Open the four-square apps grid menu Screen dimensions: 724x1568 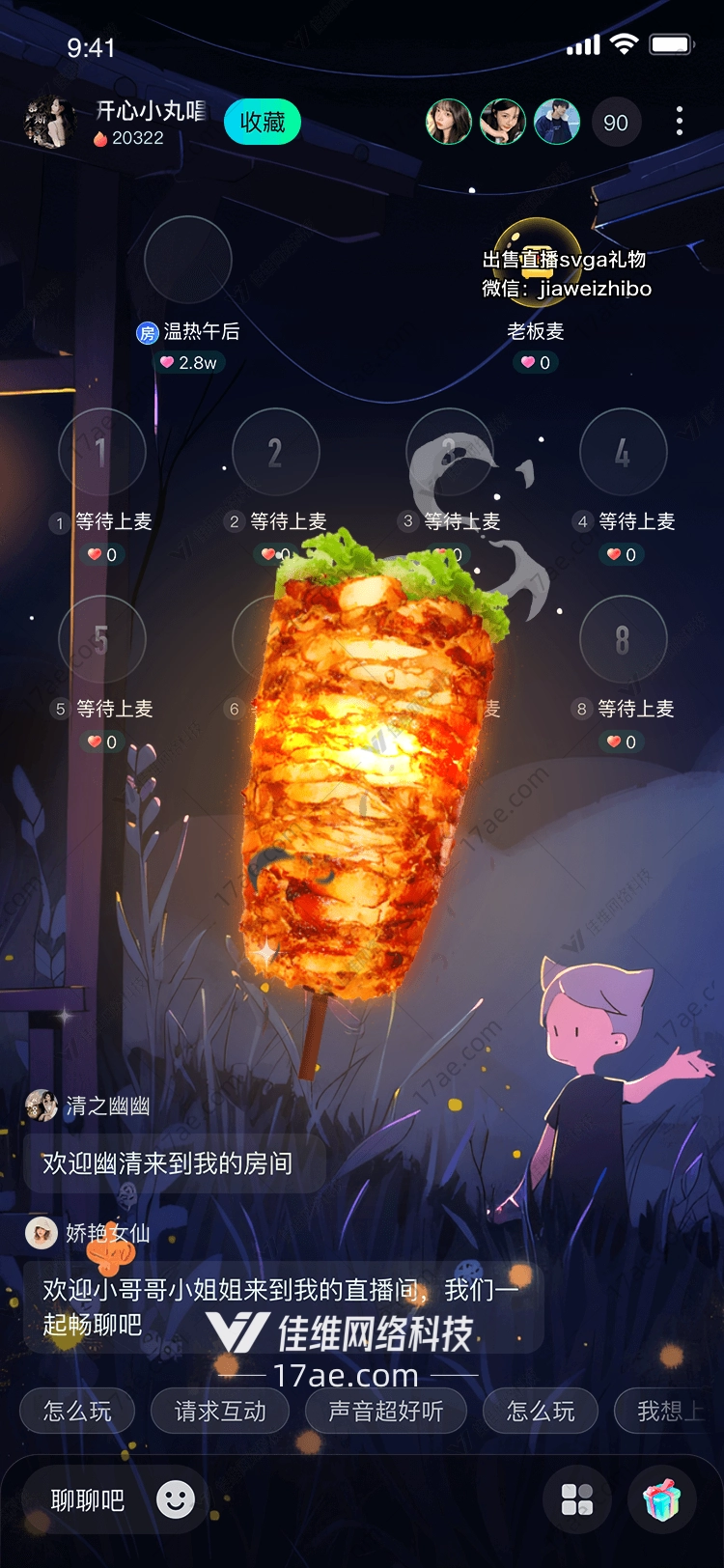[x=577, y=1499]
